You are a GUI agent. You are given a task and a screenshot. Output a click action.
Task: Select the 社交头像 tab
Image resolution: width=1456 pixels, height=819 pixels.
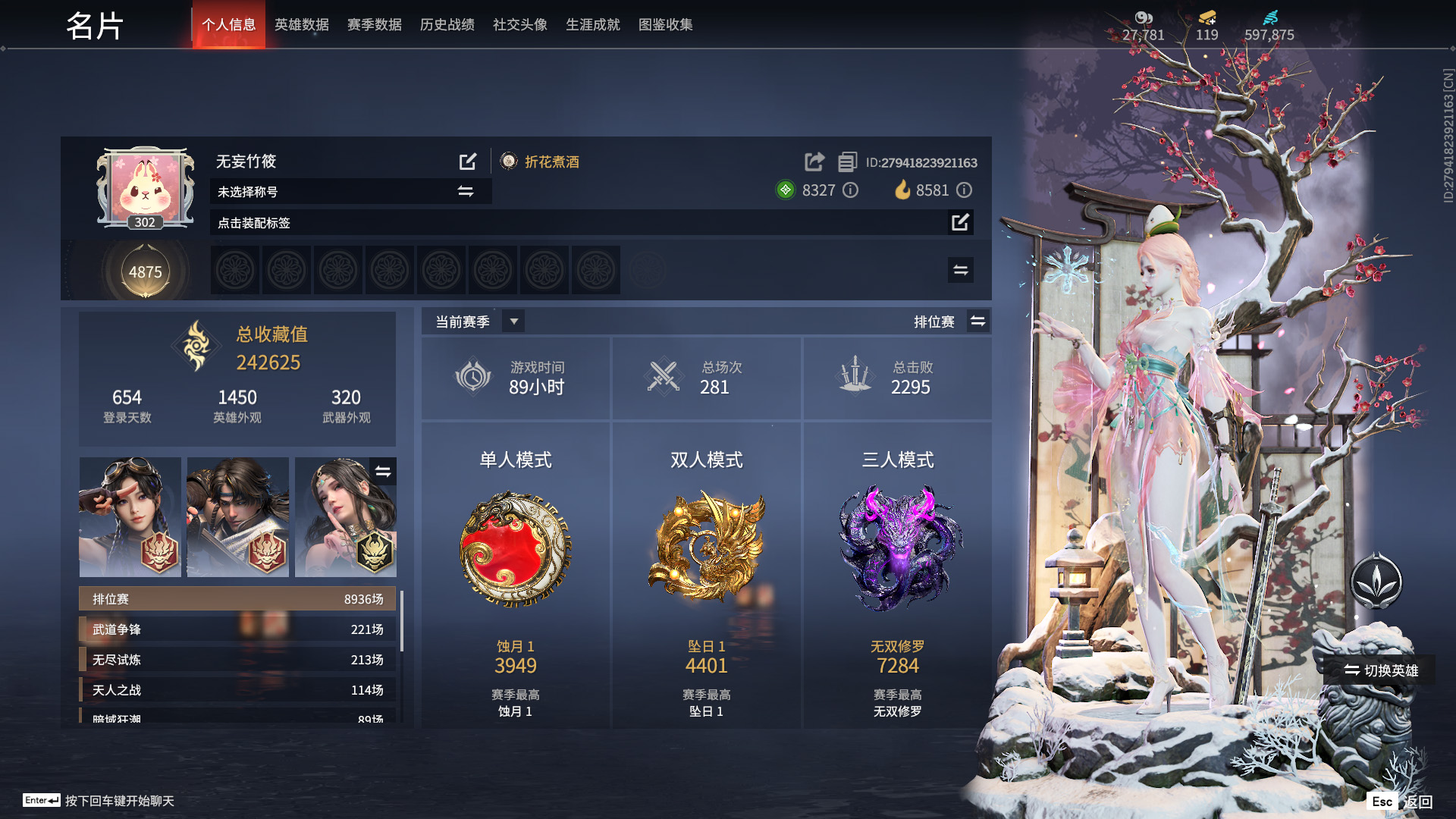(x=519, y=25)
